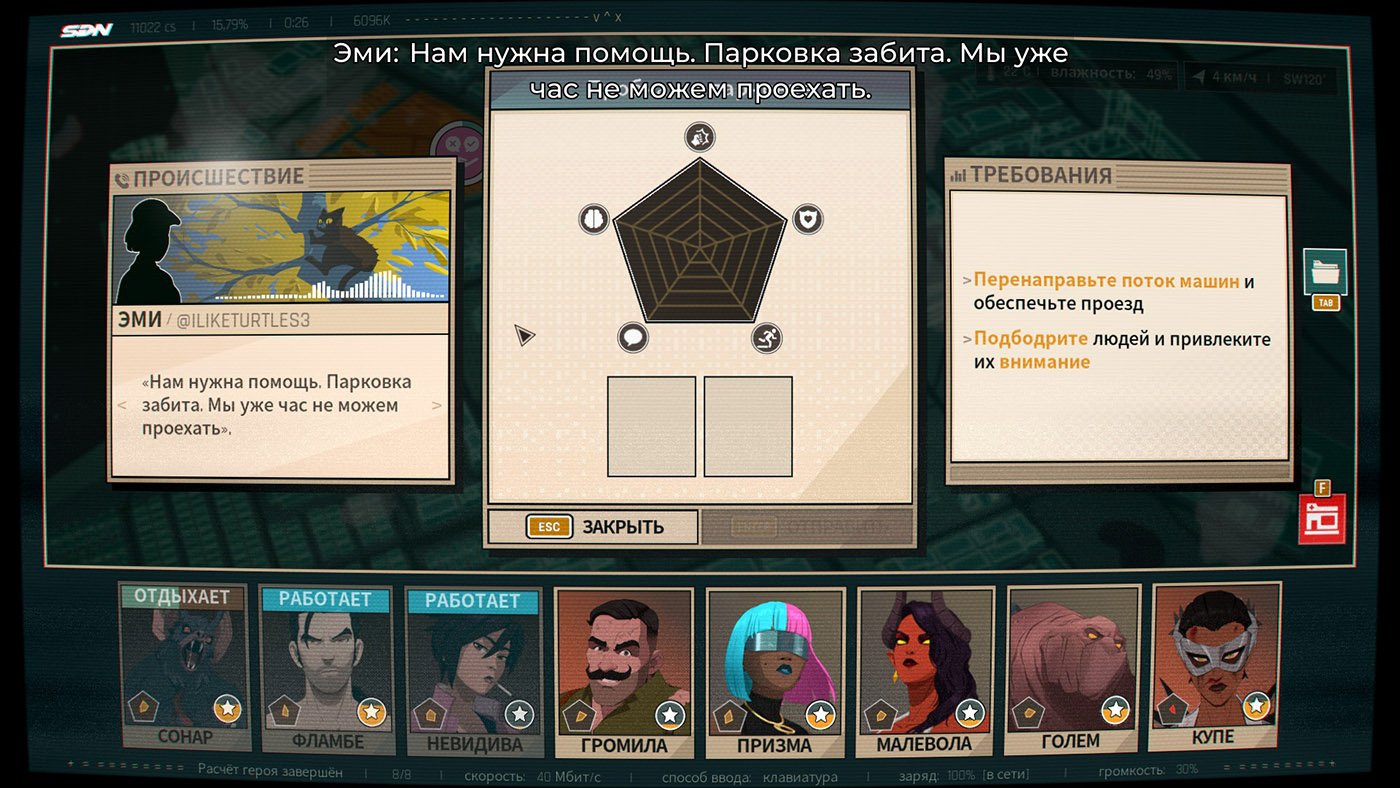Image resolution: width=1400 pixels, height=788 pixels.
Task: Click the previous arrow on the incident message
Action: pyautogui.click(x=122, y=405)
